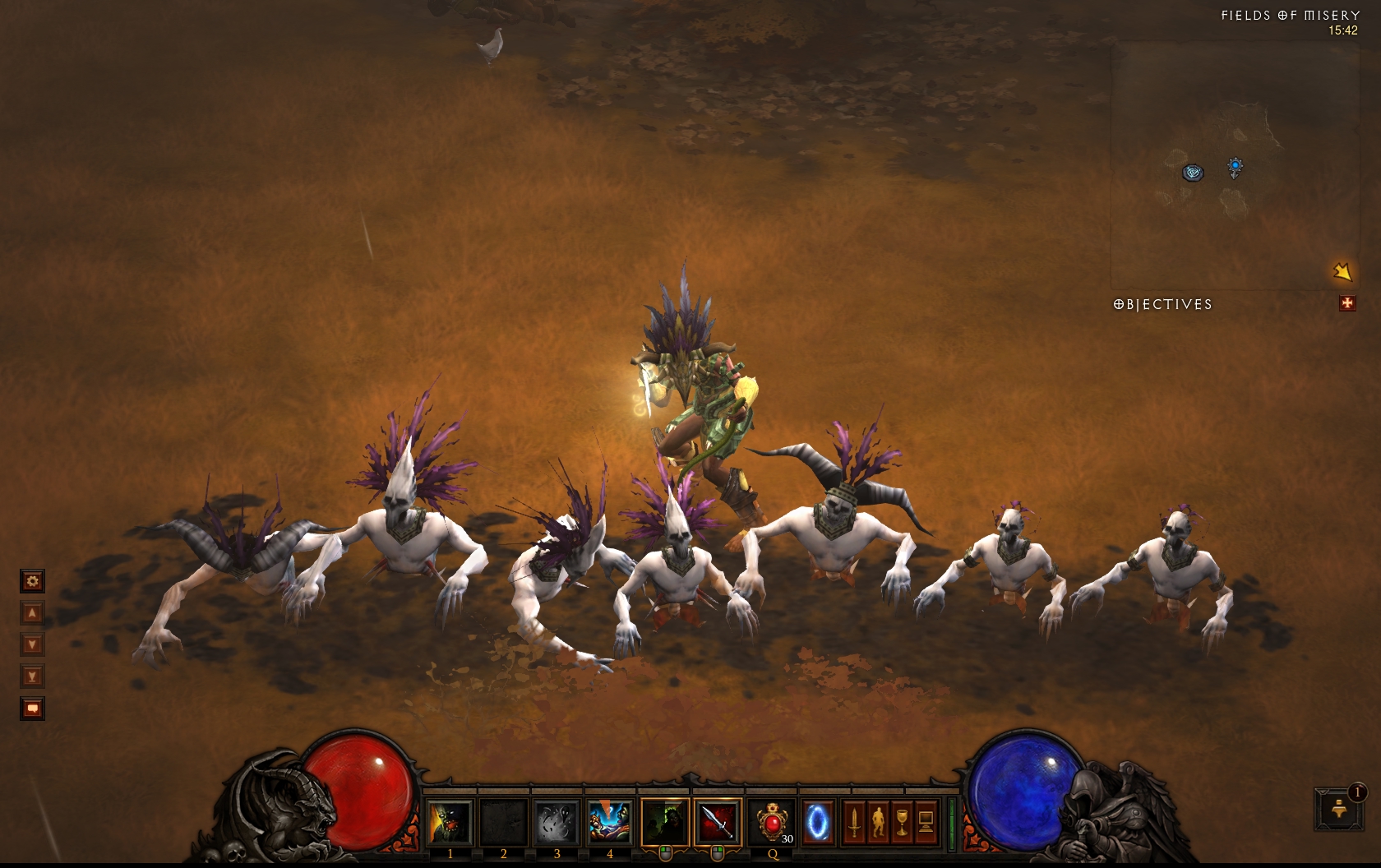Image resolution: width=1381 pixels, height=868 pixels.
Task: Use the Mass Confusion skill in slot 4
Action: coord(609,822)
